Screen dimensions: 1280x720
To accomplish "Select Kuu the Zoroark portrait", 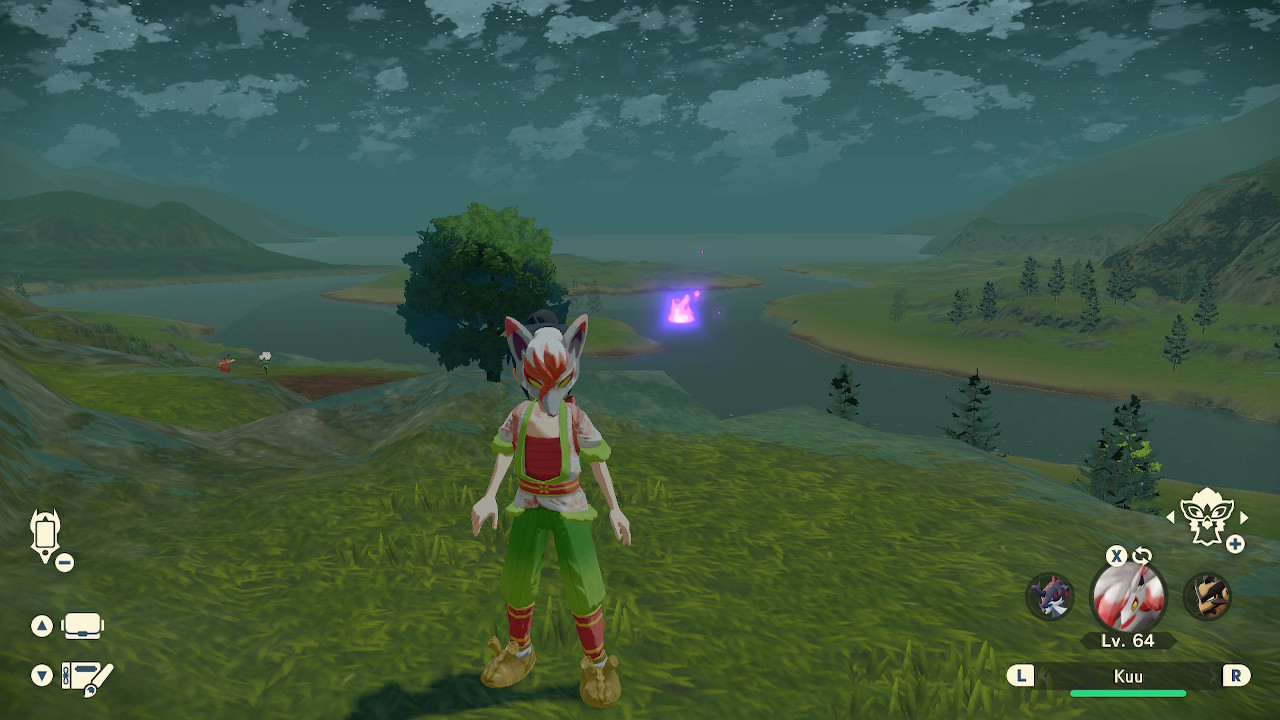I will 1128,598.
